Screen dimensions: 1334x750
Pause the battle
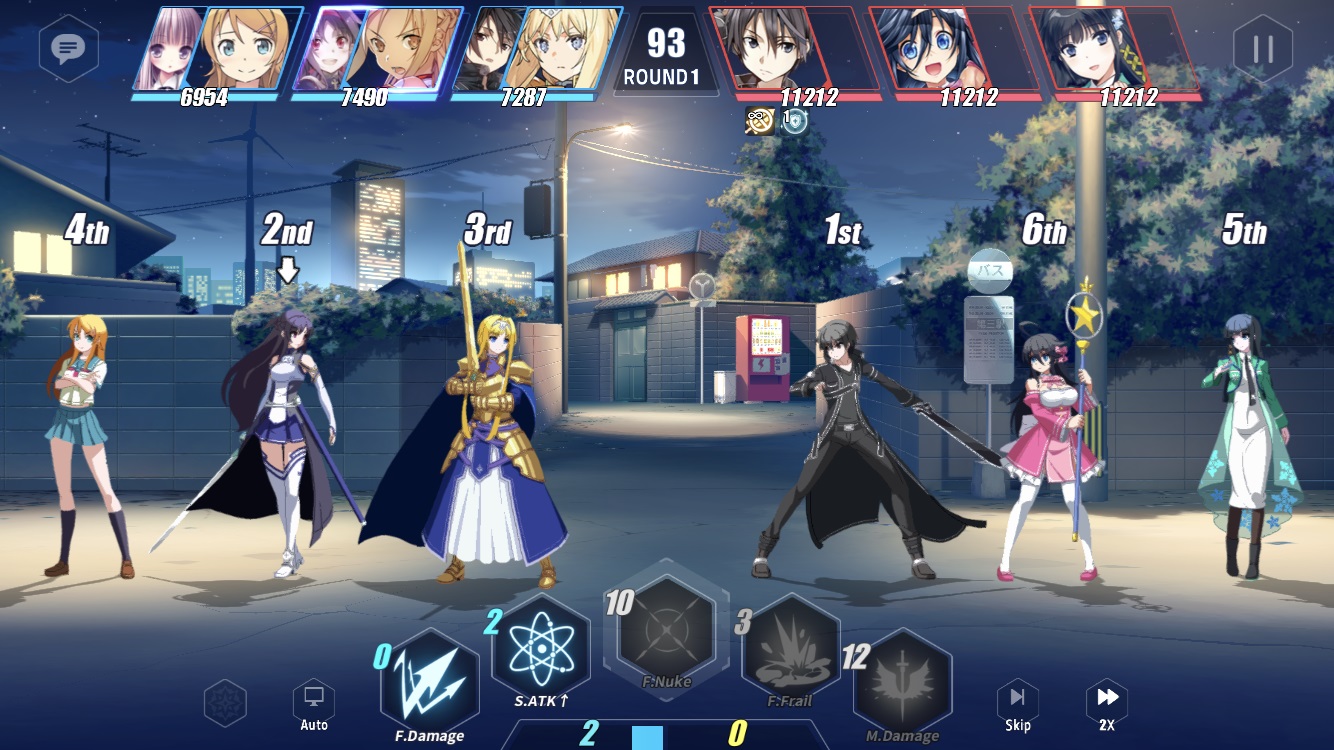(x=1262, y=48)
